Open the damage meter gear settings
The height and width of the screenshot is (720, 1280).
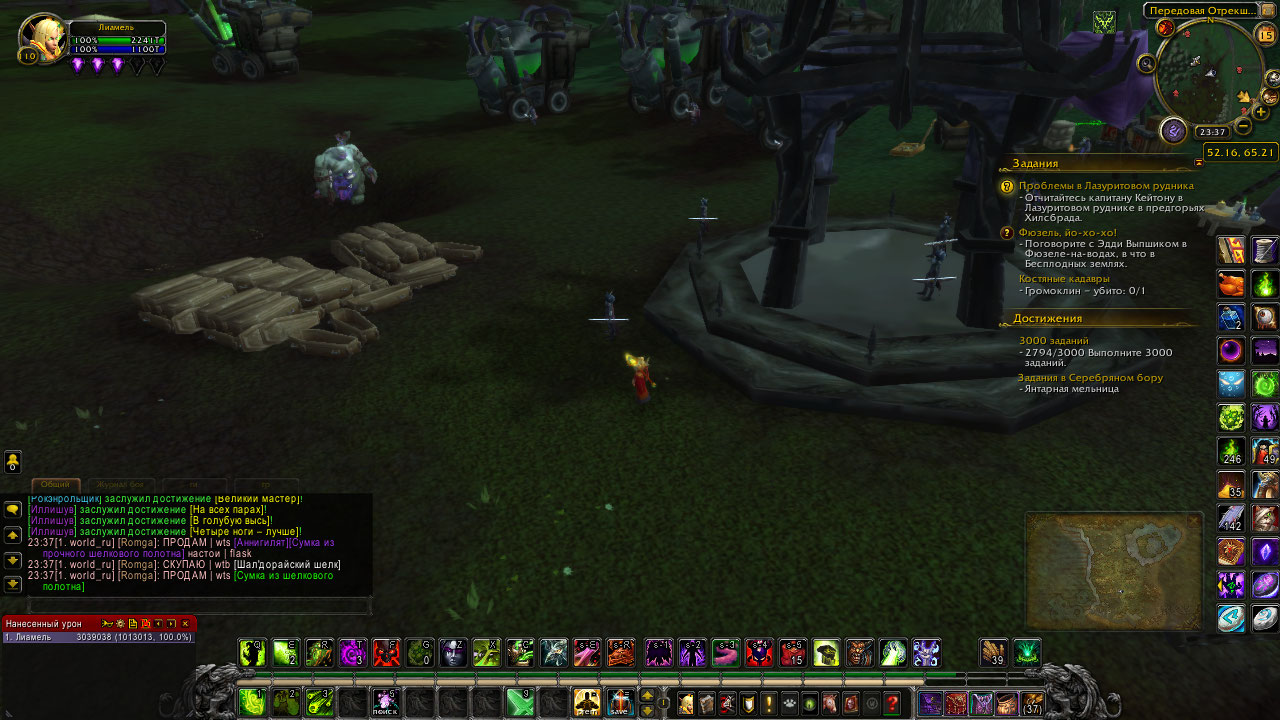(120, 624)
